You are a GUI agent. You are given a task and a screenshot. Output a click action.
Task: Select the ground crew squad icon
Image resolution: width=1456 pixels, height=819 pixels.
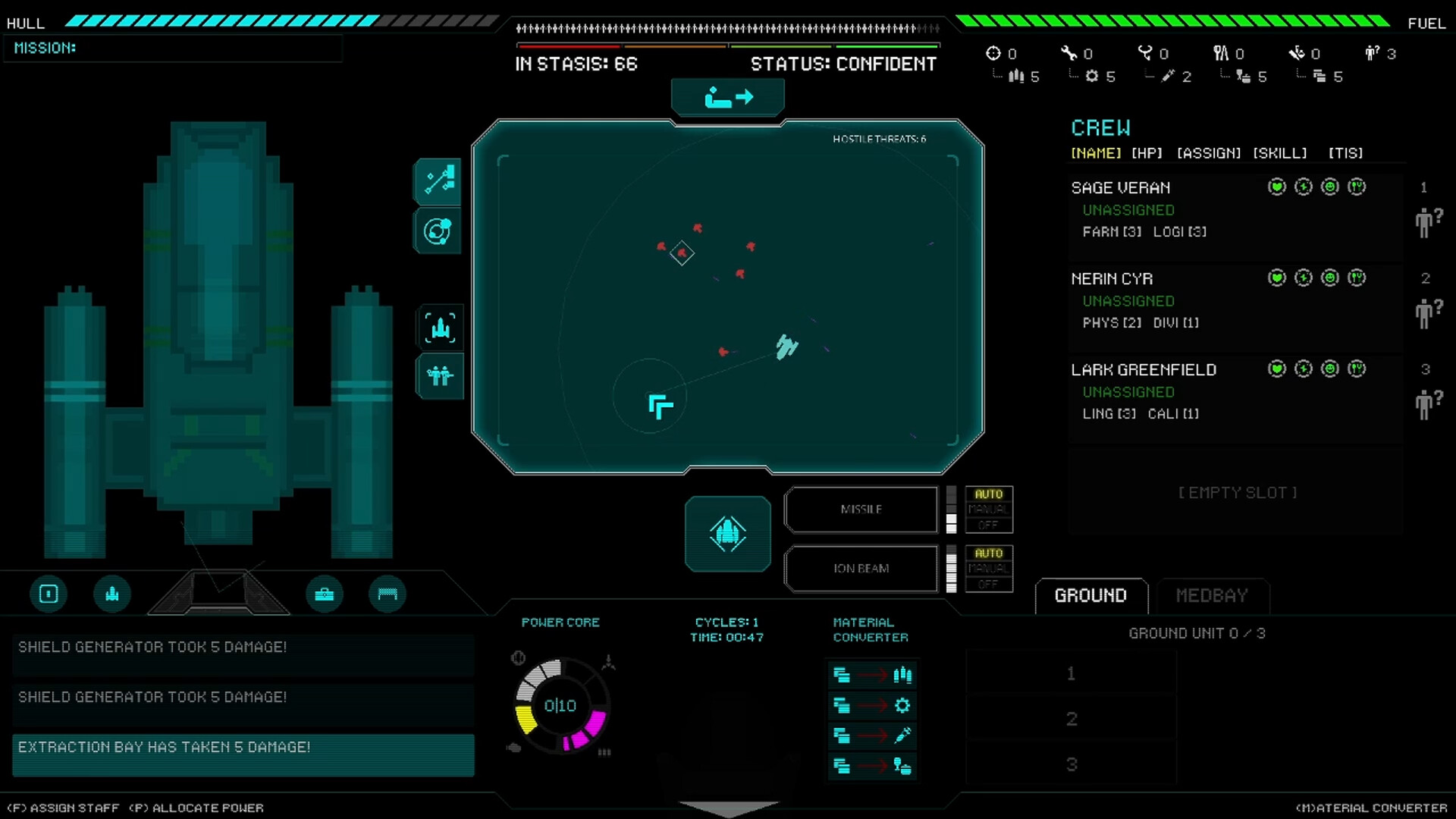(x=438, y=376)
